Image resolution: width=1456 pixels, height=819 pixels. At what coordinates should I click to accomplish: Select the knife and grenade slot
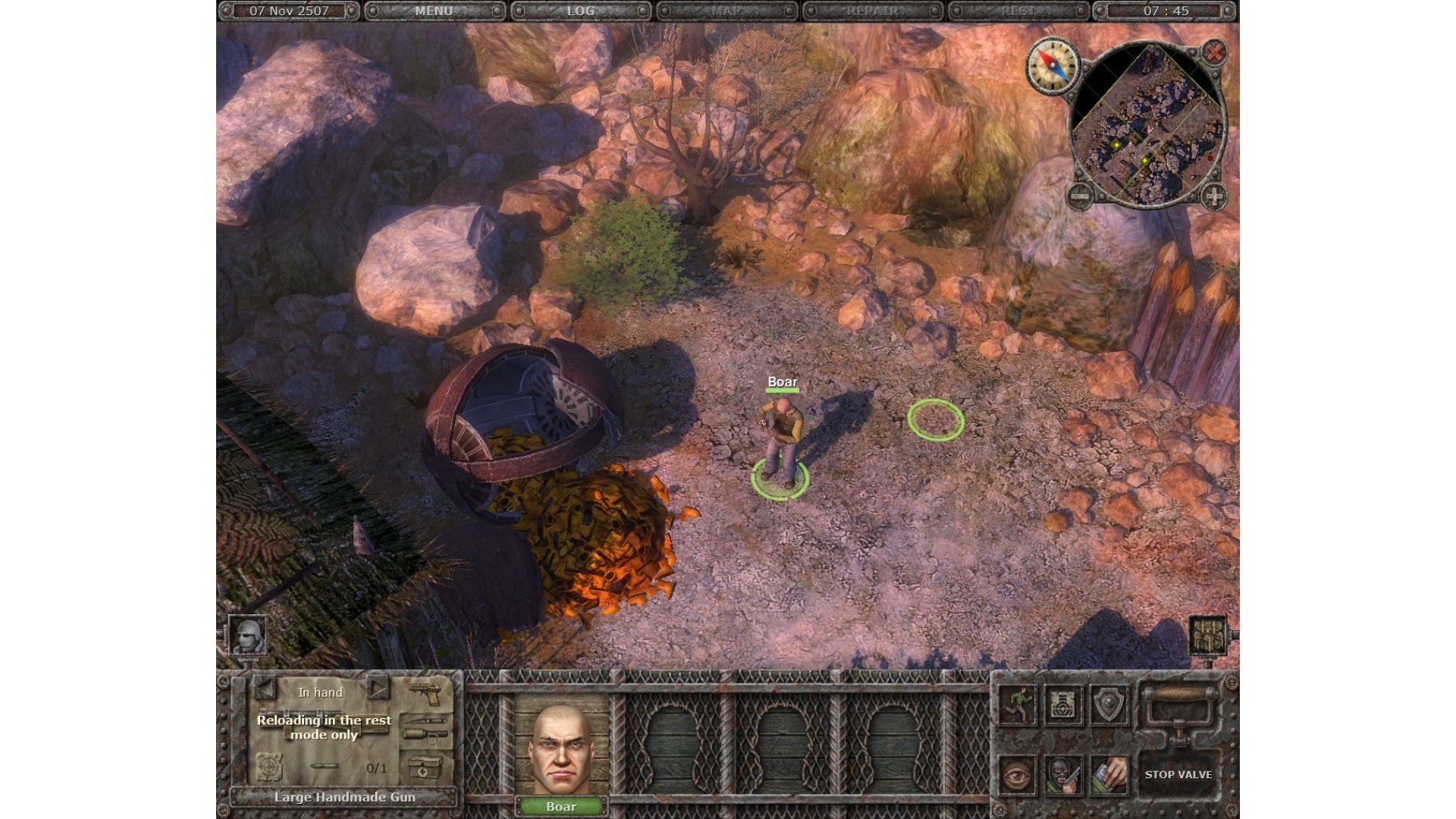[x=425, y=726]
